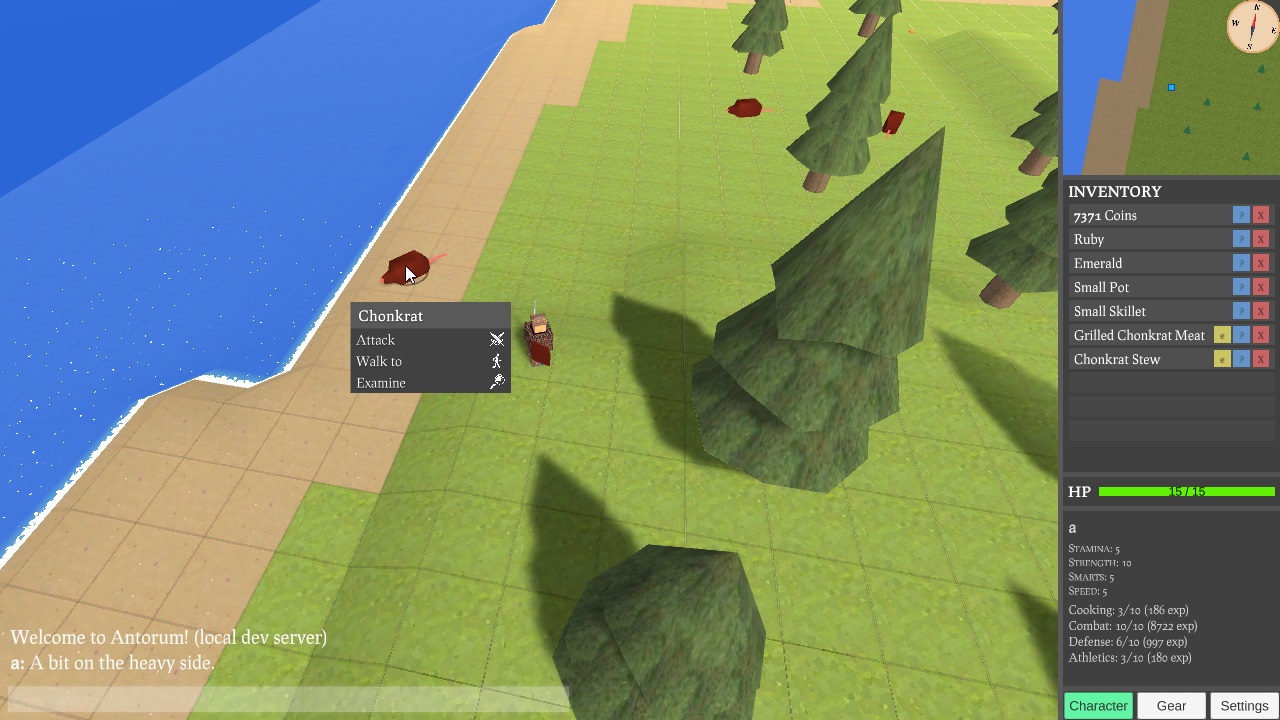Focus the chat input box

pyautogui.click(x=288, y=698)
